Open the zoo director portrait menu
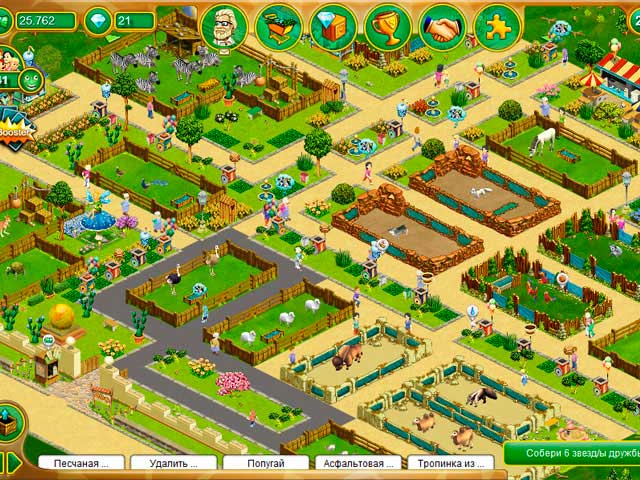This screenshot has height=480, width=640. pyautogui.click(x=223, y=27)
